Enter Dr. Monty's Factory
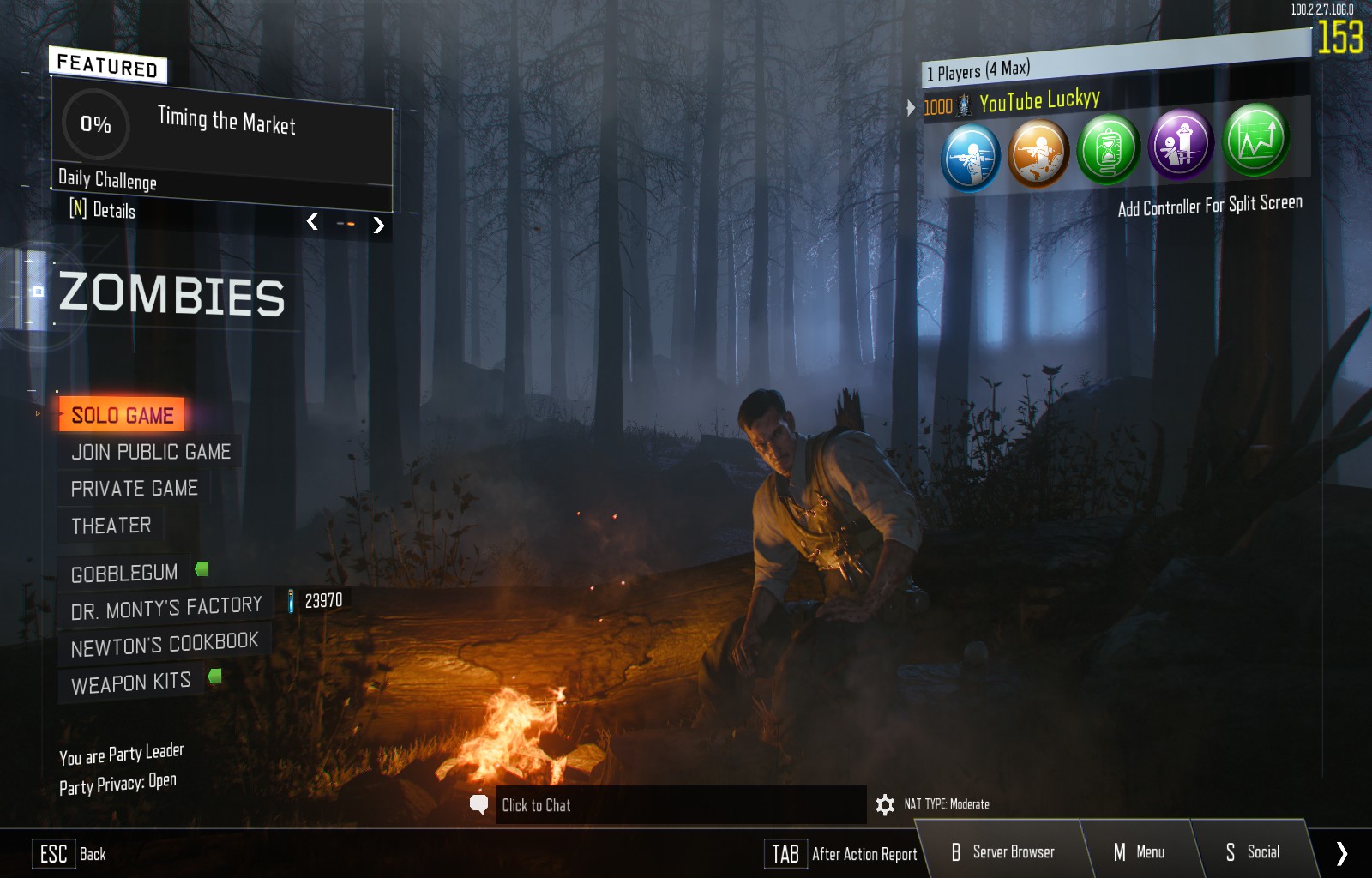 tap(166, 609)
